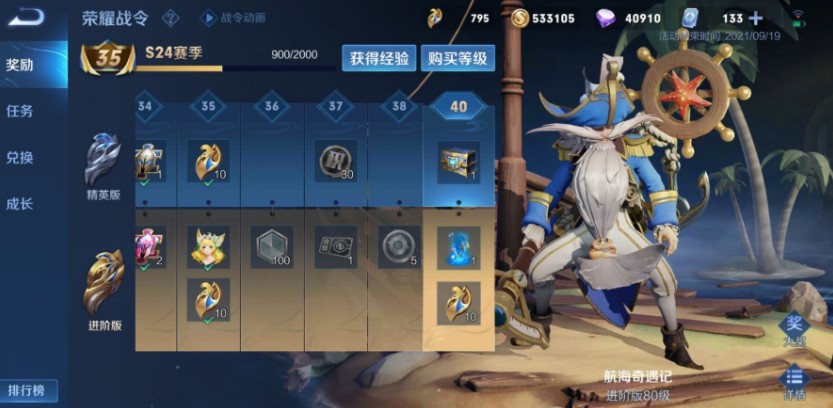This screenshot has width=833, height=408.
Task: Open the battle pass help question mark
Action: tap(171, 17)
